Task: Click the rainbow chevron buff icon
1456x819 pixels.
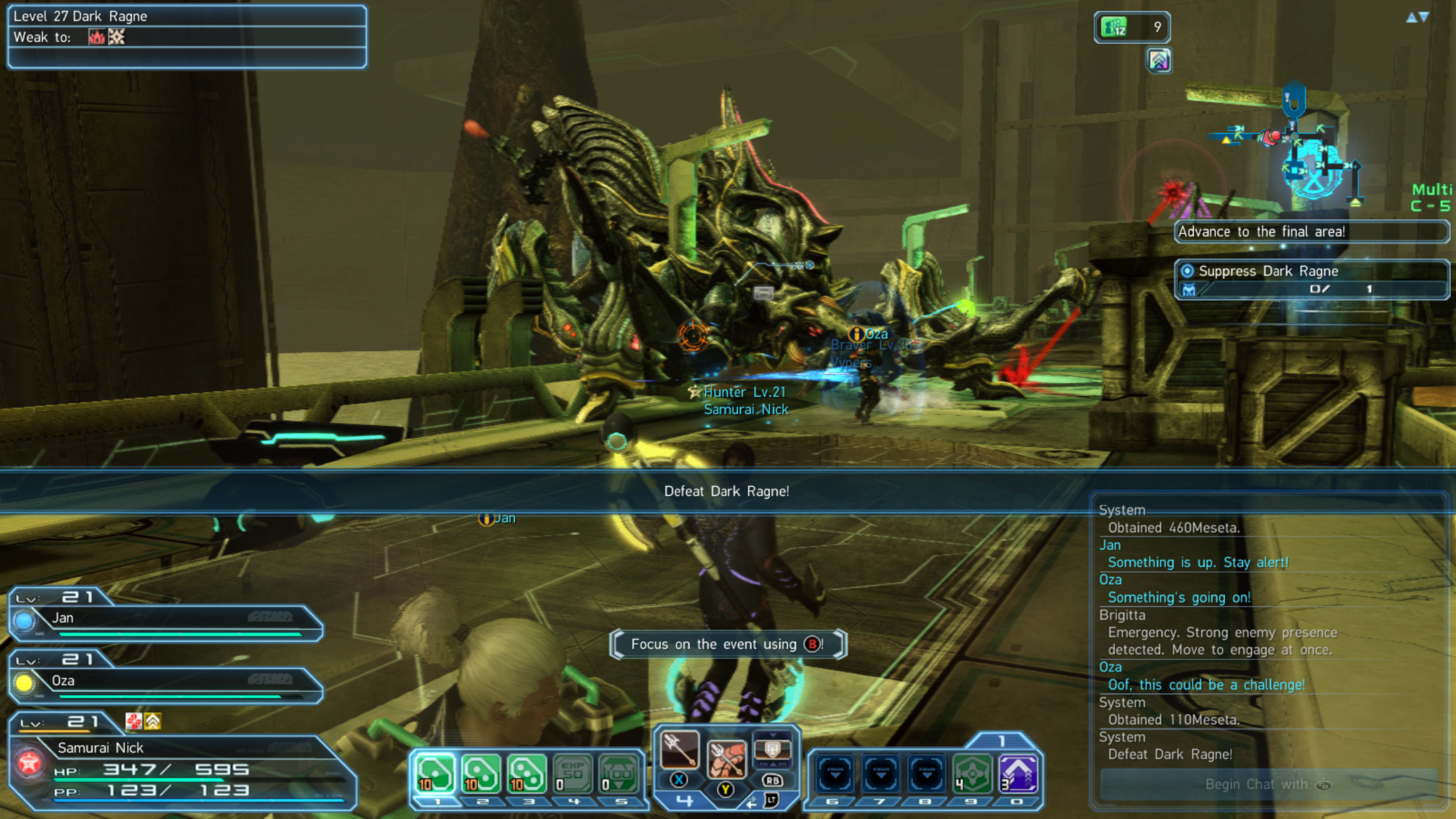Action: 1159,60
